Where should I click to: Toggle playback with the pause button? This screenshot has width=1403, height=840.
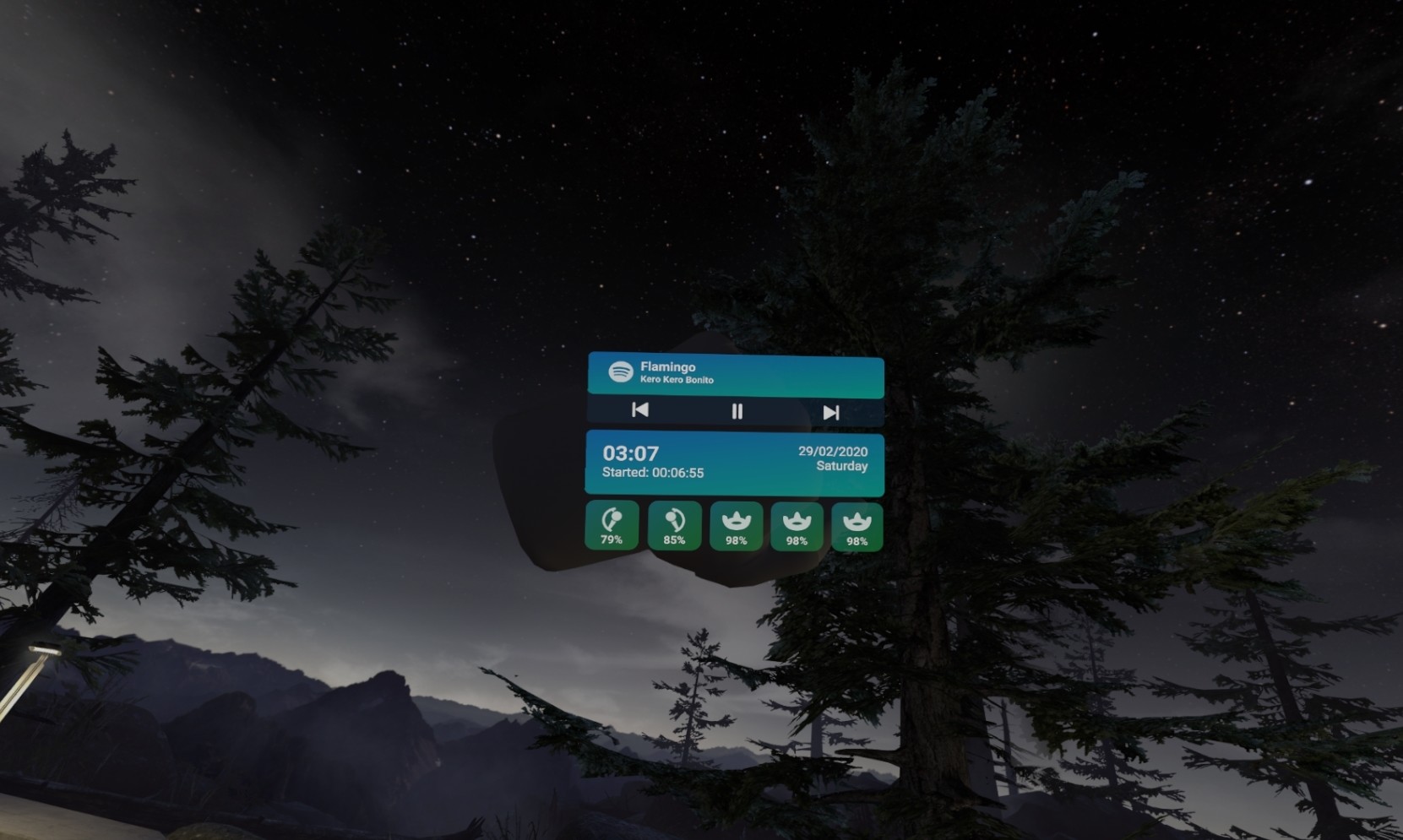pyautogui.click(x=736, y=413)
